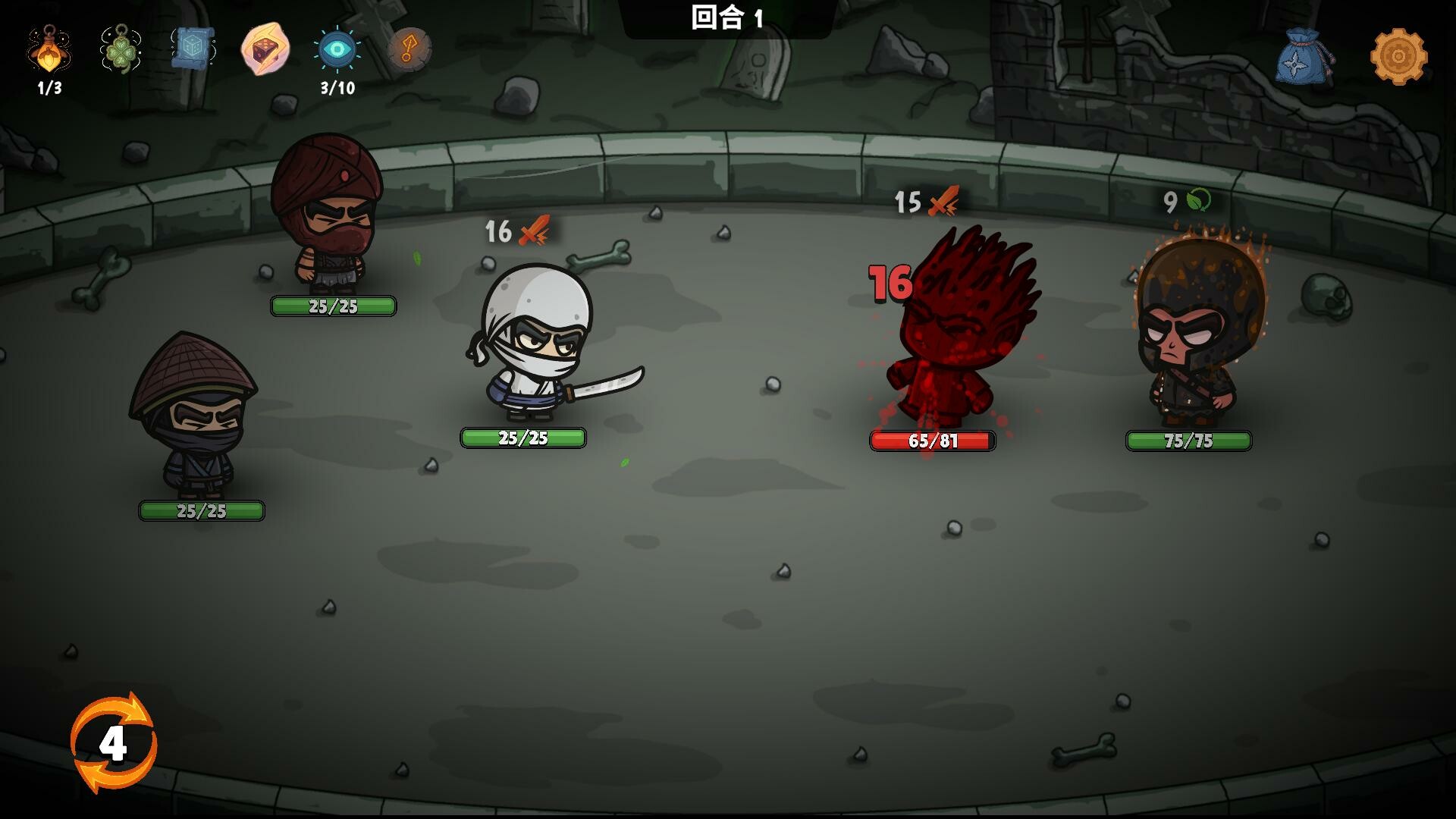This screenshot has height=819, width=1456.
Task: Click the red 65/81 health bar
Action: pyautogui.click(x=931, y=438)
